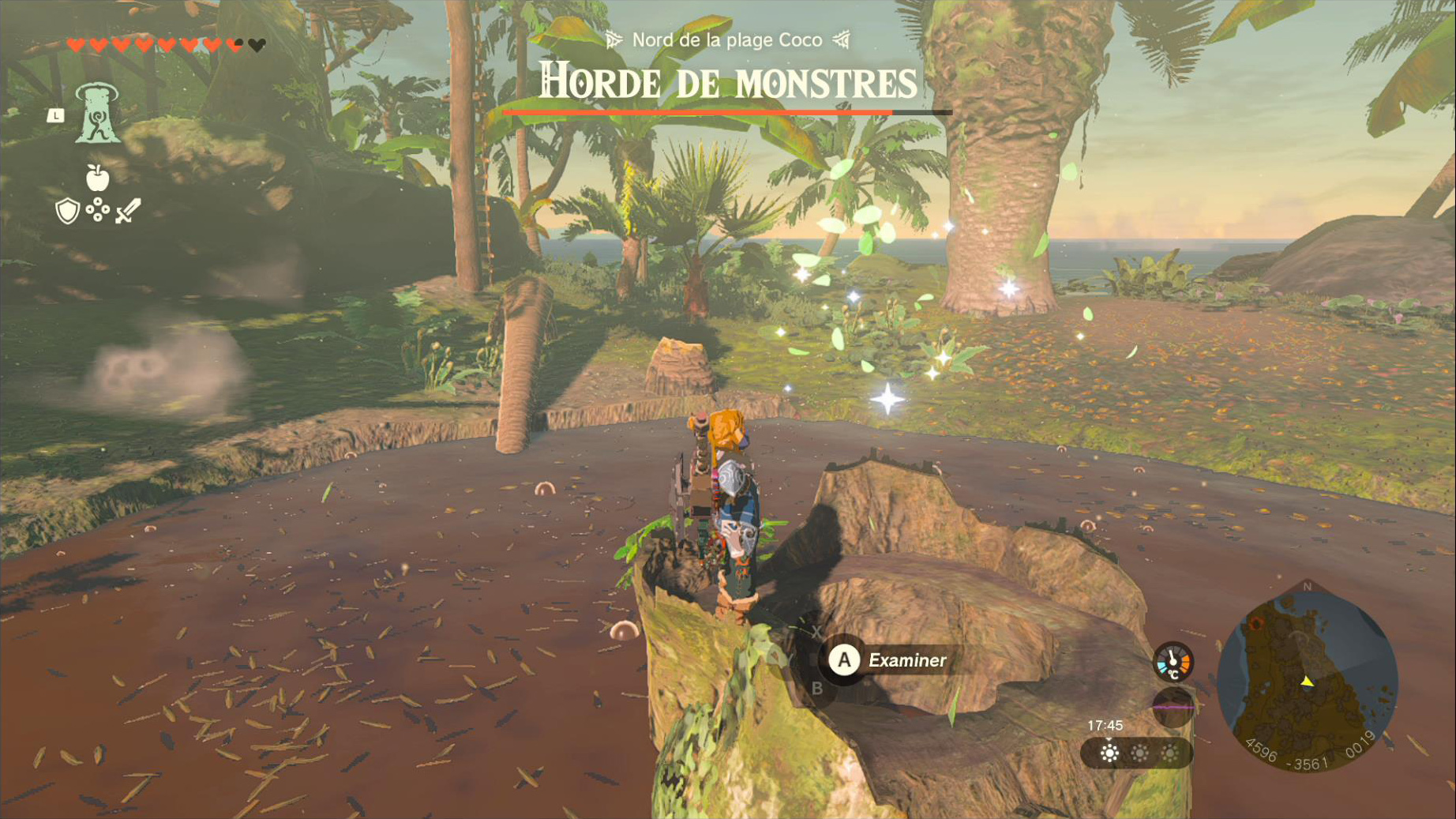
Task: Click the °C temperature gauge
Action: [x=1173, y=662]
